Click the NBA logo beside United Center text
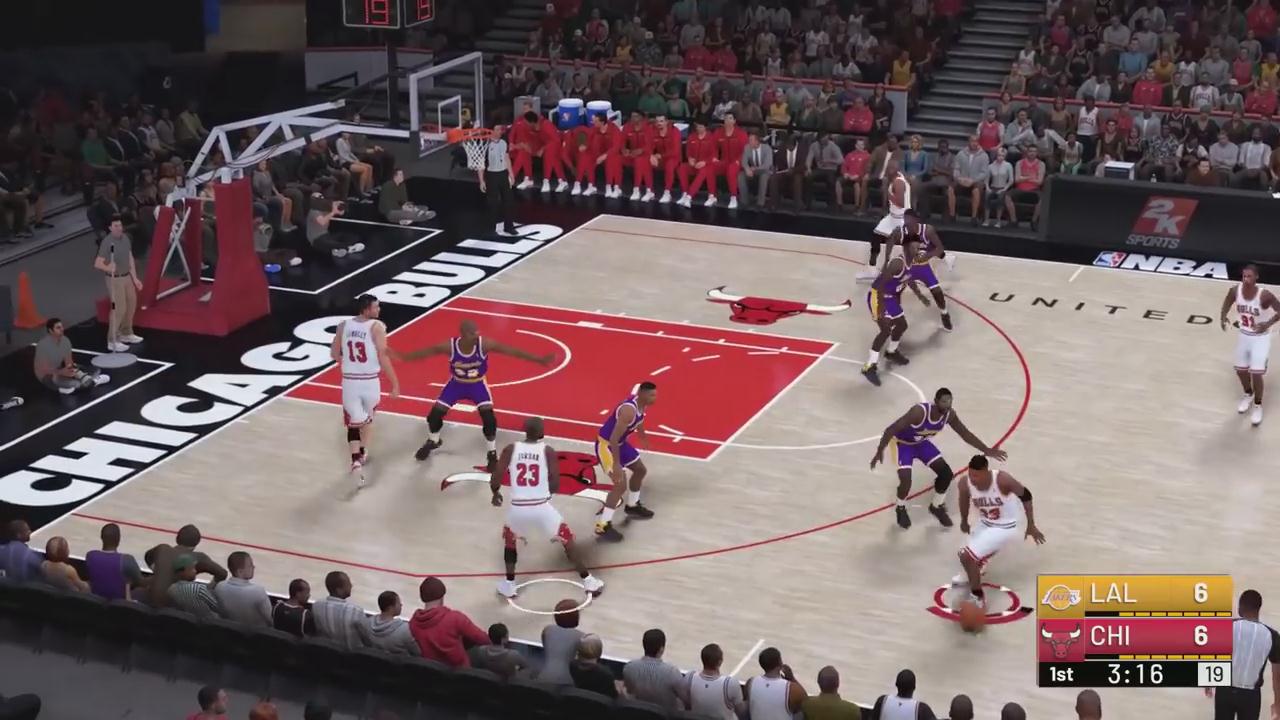1280x720 pixels. coord(1113,263)
